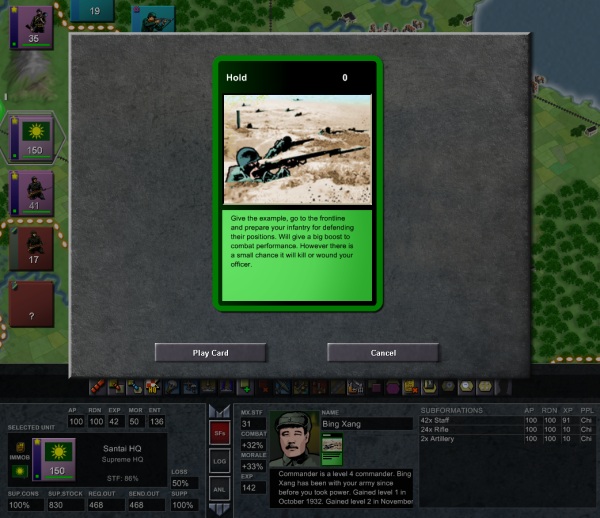The image size is (600, 518).
Task: Click the 2x Artillery subformation row
Action: [x=505, y=438]
